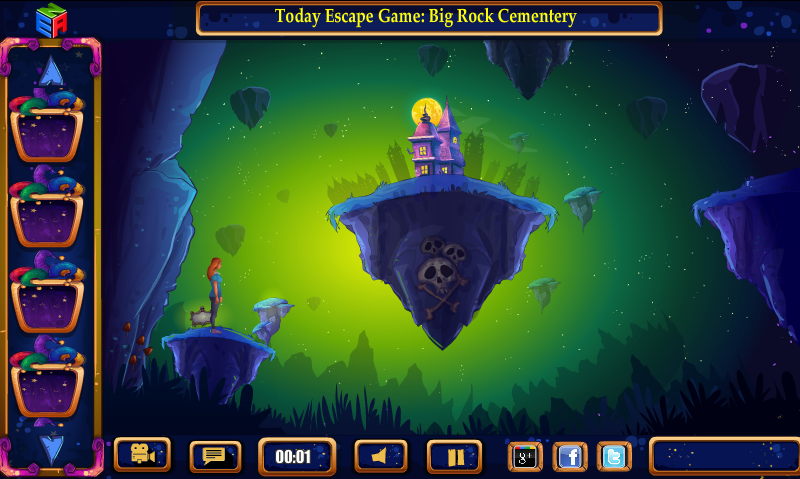Show the hint speech bubble
800x479 pixels.
(x=215, y=456)
